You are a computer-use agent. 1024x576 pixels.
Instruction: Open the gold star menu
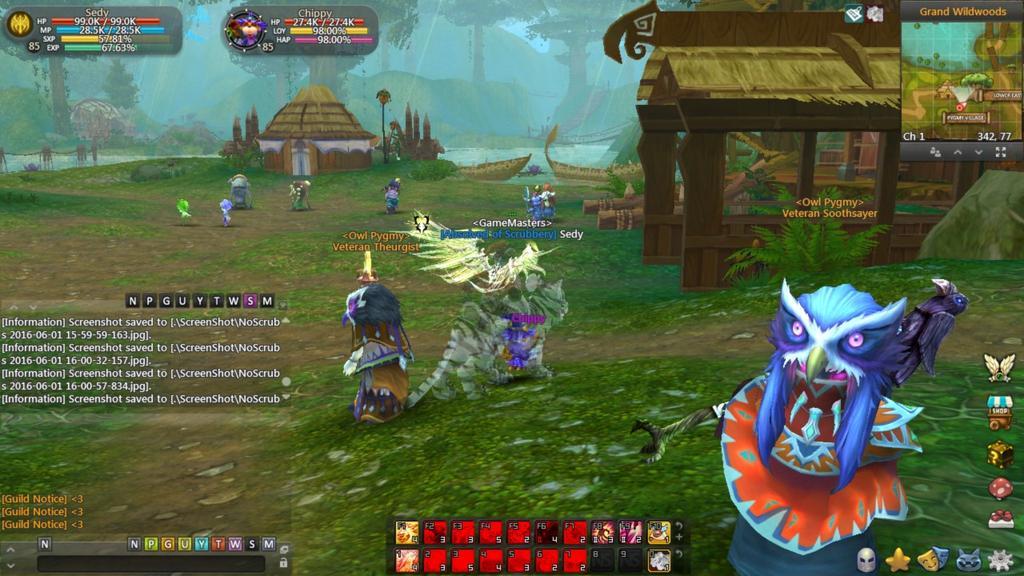point(898,560)
